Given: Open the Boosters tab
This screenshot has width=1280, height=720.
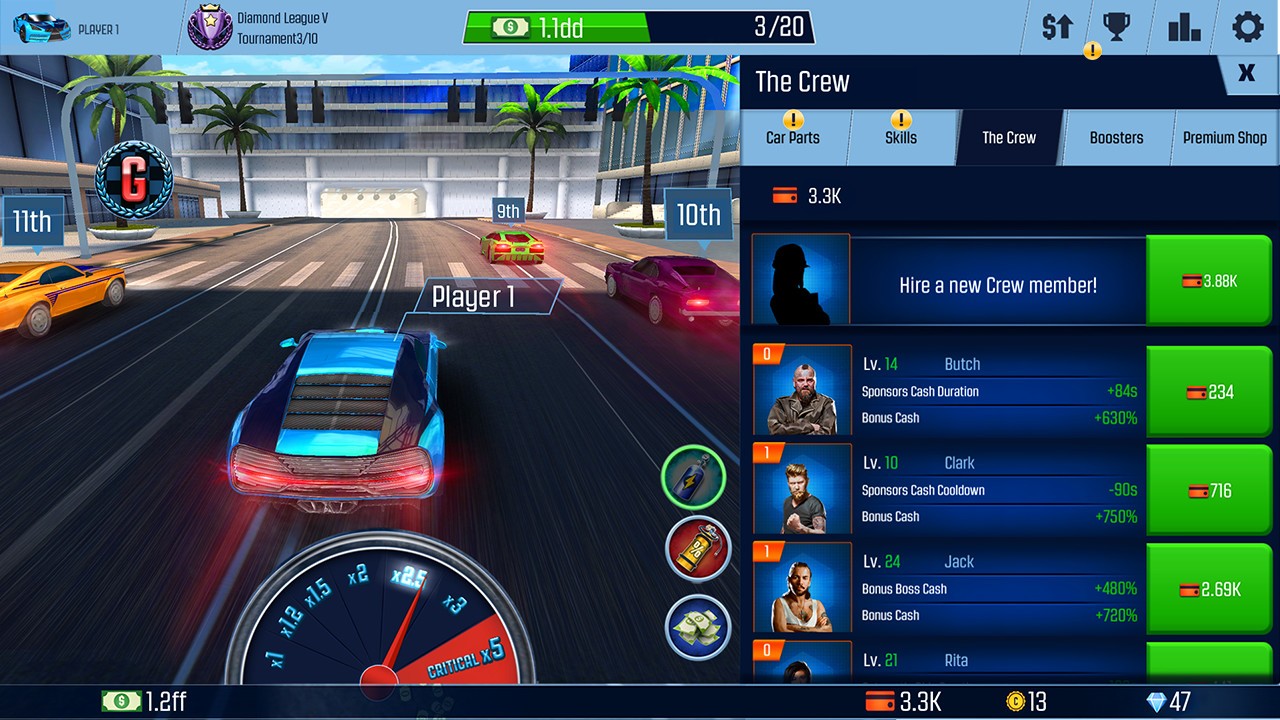Looking at the screenshot, I should pos(1117,138).
